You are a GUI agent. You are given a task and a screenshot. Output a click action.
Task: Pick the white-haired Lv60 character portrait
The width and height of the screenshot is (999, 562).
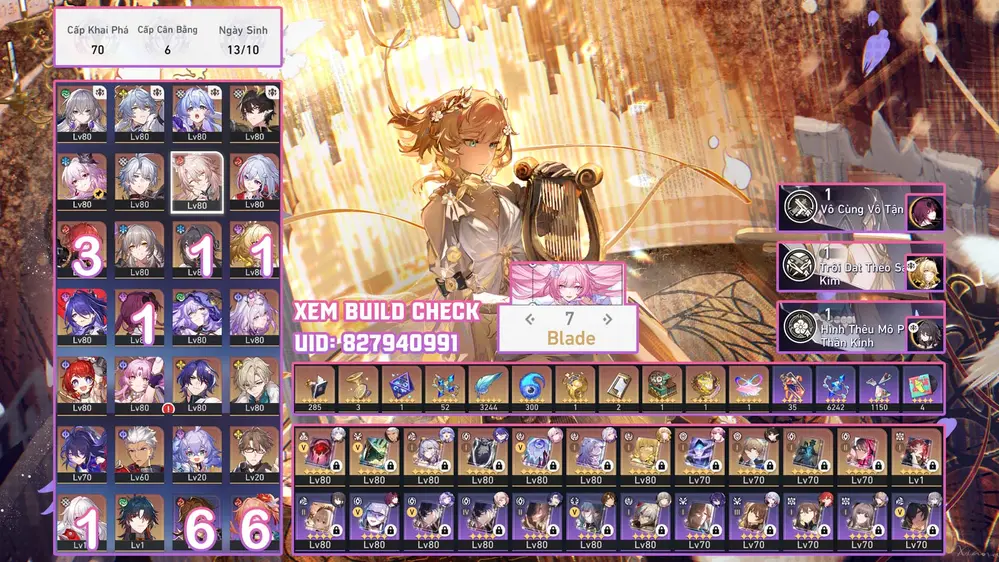(139, 452)
